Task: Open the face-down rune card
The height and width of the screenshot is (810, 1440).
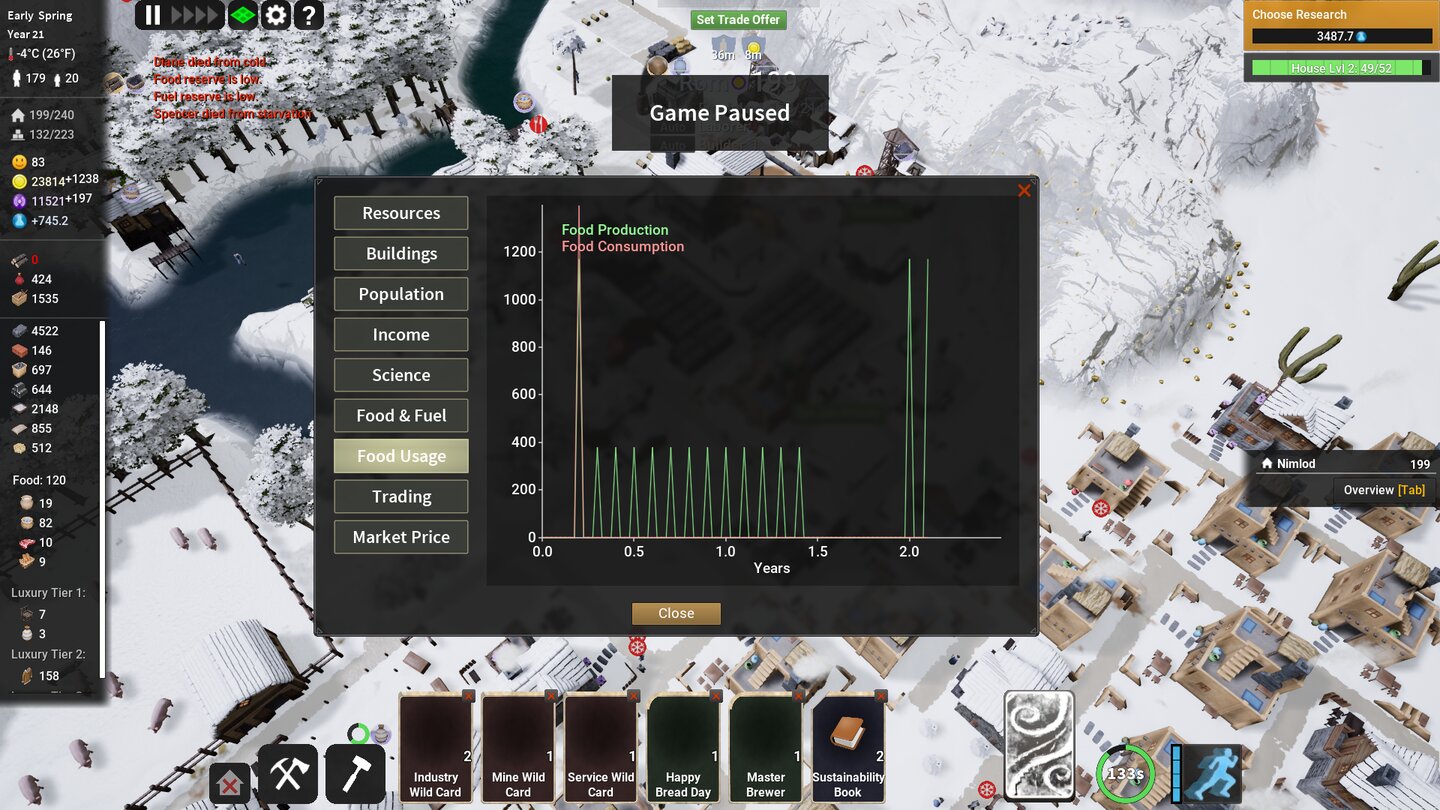Action: click(x=1041, y=745)
